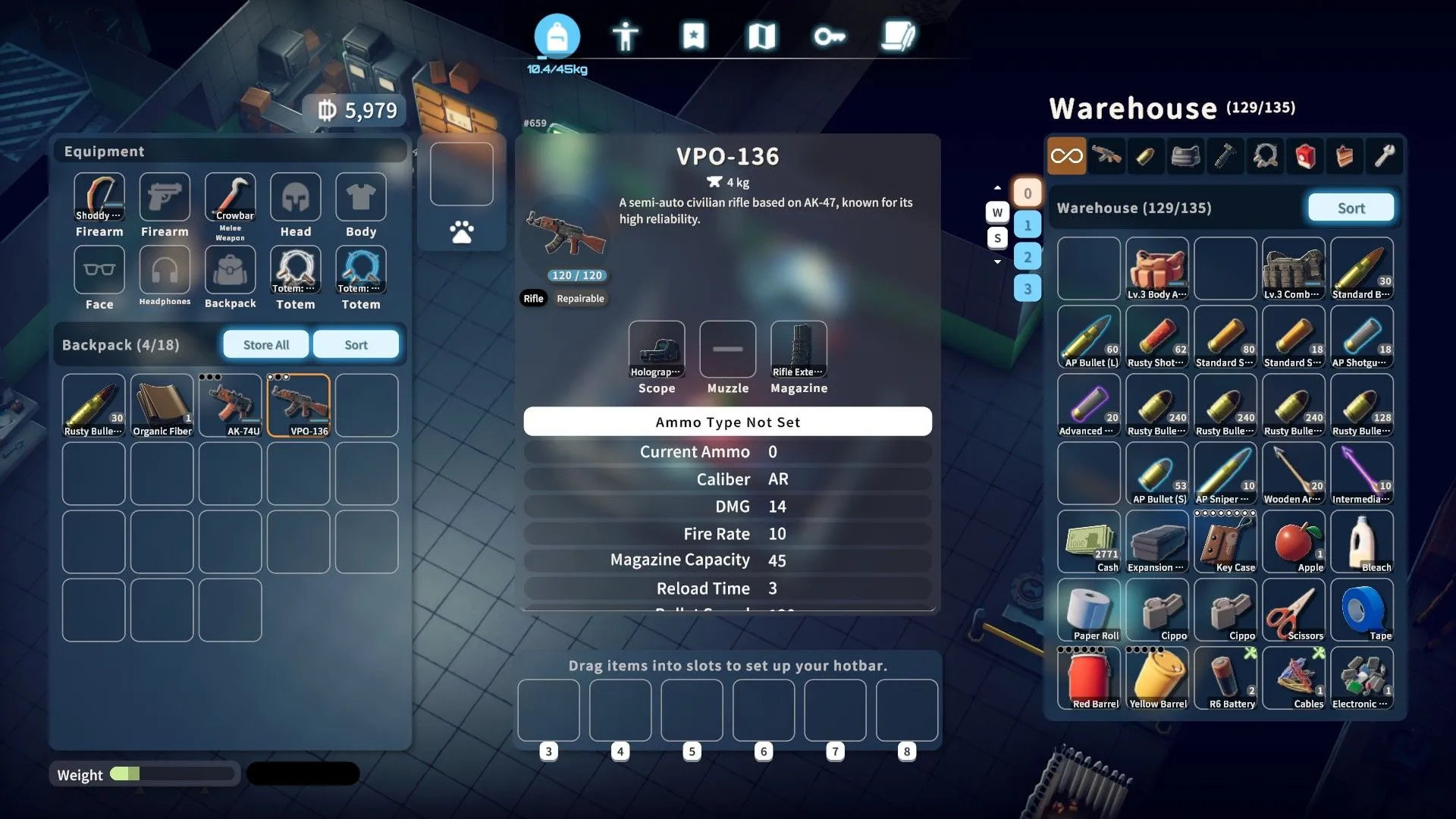Click the Repairable tag on the rifle
This screenshot has width=1456, height=819.
coord(581,298)
